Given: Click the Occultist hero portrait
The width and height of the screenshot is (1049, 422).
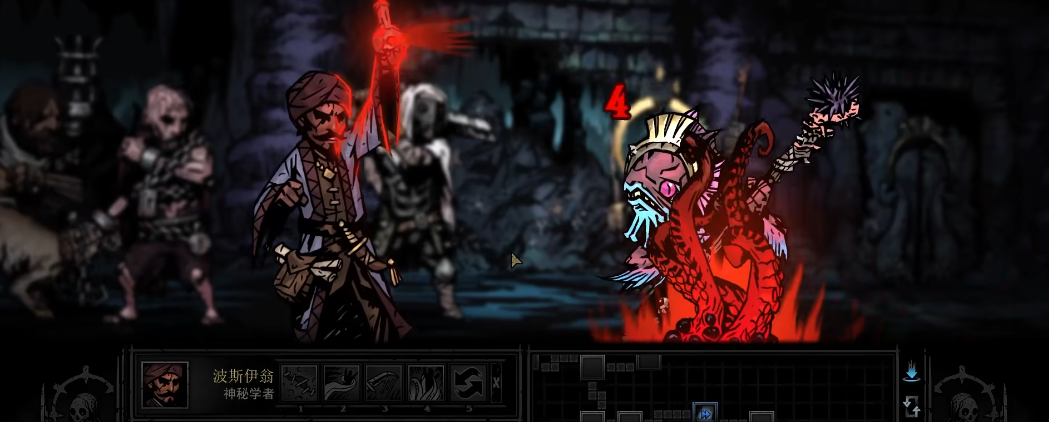Looking at the screenshot, I should click(x=165, y=384).
